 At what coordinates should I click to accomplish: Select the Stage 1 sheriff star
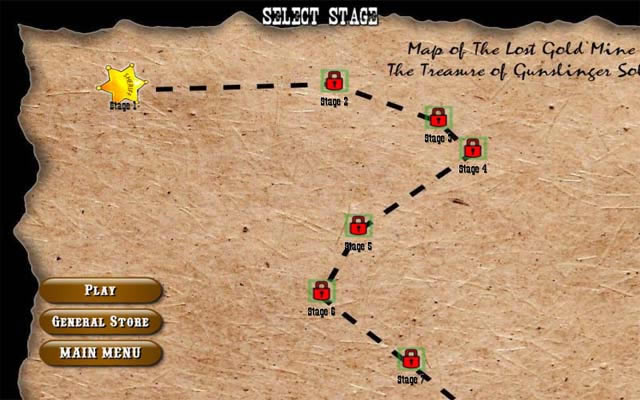point(125,82)
